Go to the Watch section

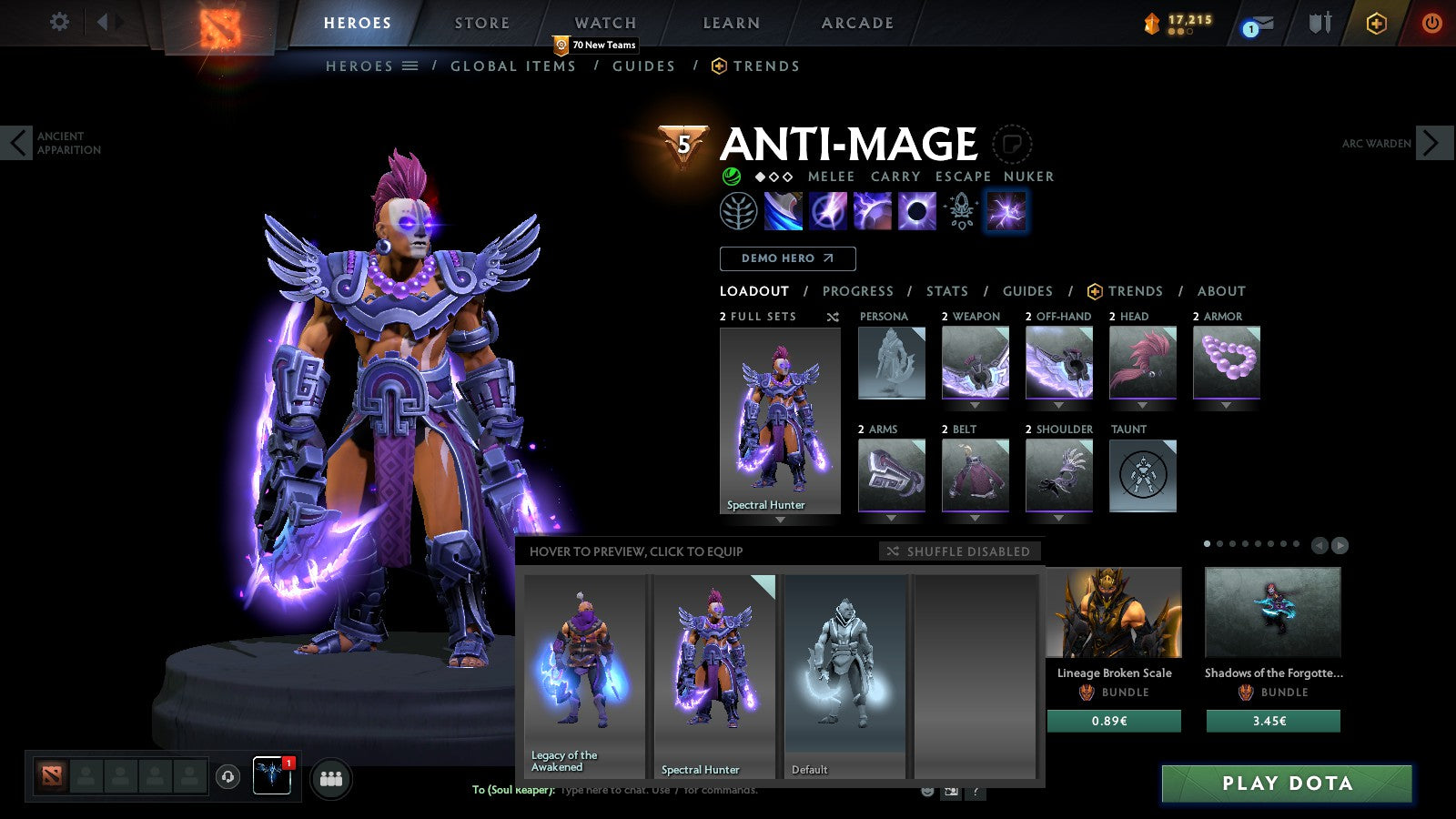[x=605, y=23]
